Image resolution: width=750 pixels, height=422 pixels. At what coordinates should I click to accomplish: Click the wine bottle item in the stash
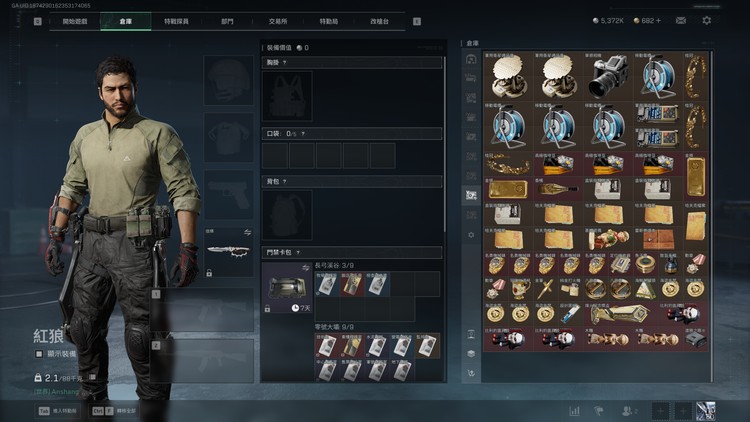coord(553,188)
